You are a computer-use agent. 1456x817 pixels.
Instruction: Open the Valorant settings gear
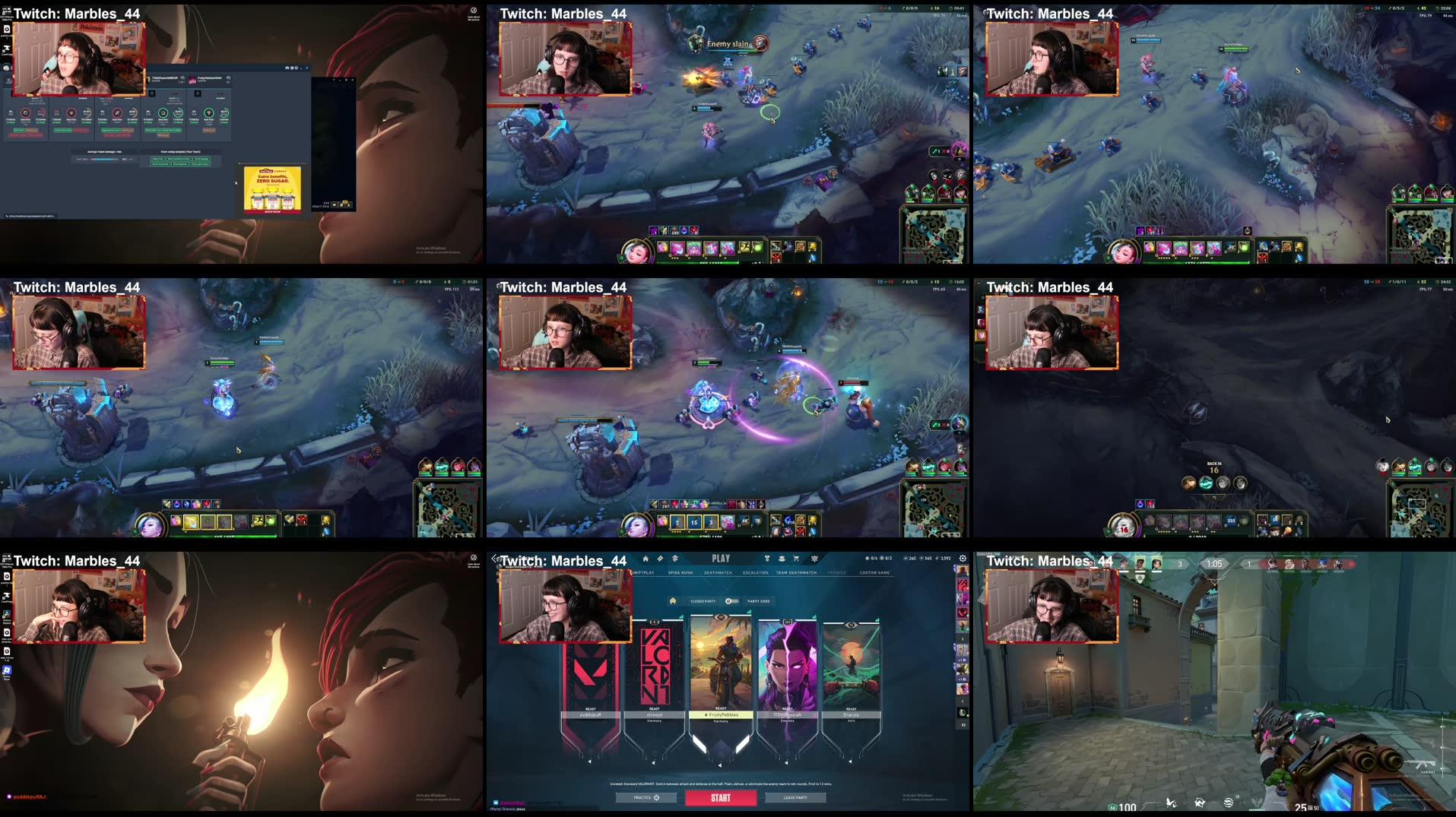[963, 558]
